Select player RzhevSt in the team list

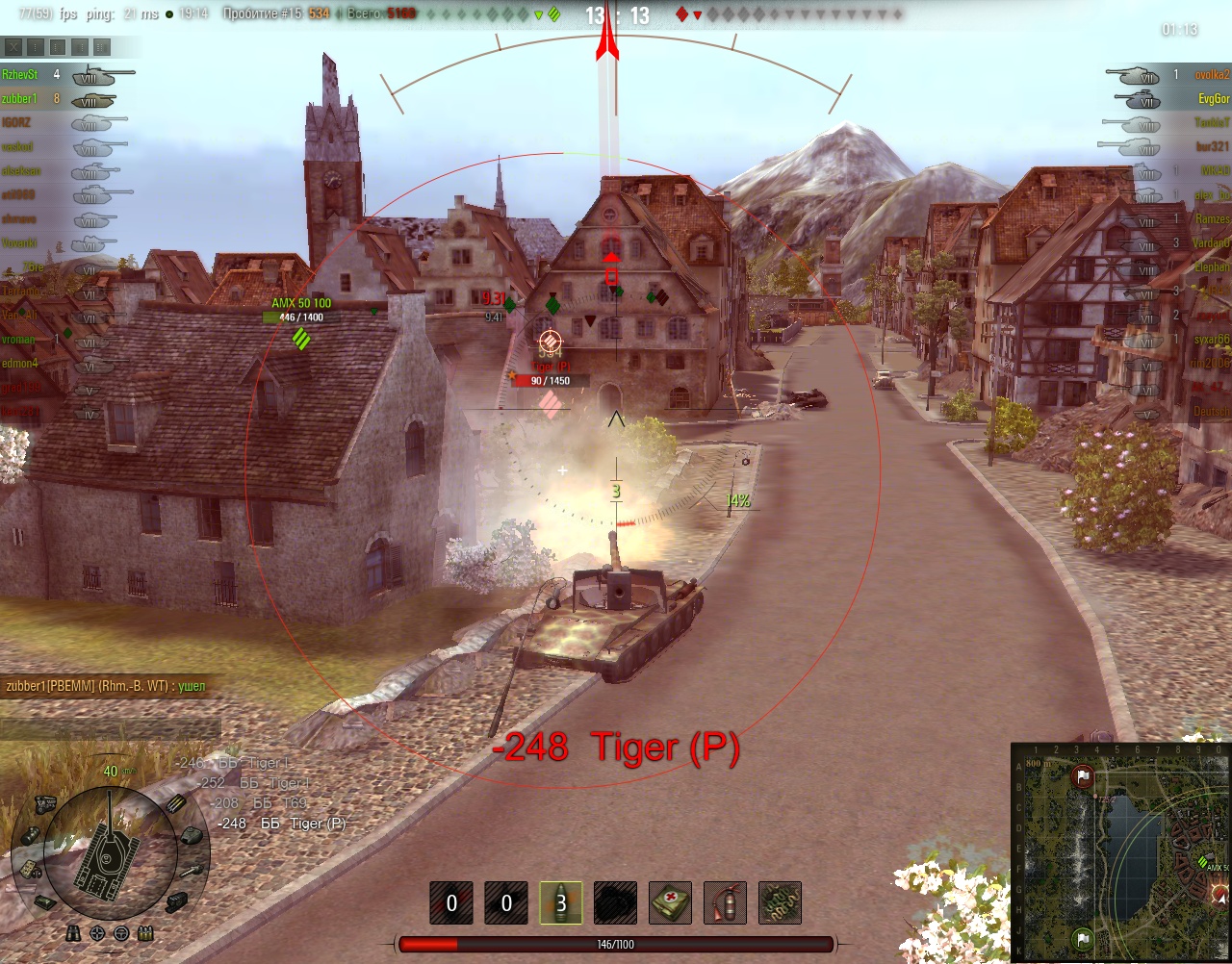[20, 75]
